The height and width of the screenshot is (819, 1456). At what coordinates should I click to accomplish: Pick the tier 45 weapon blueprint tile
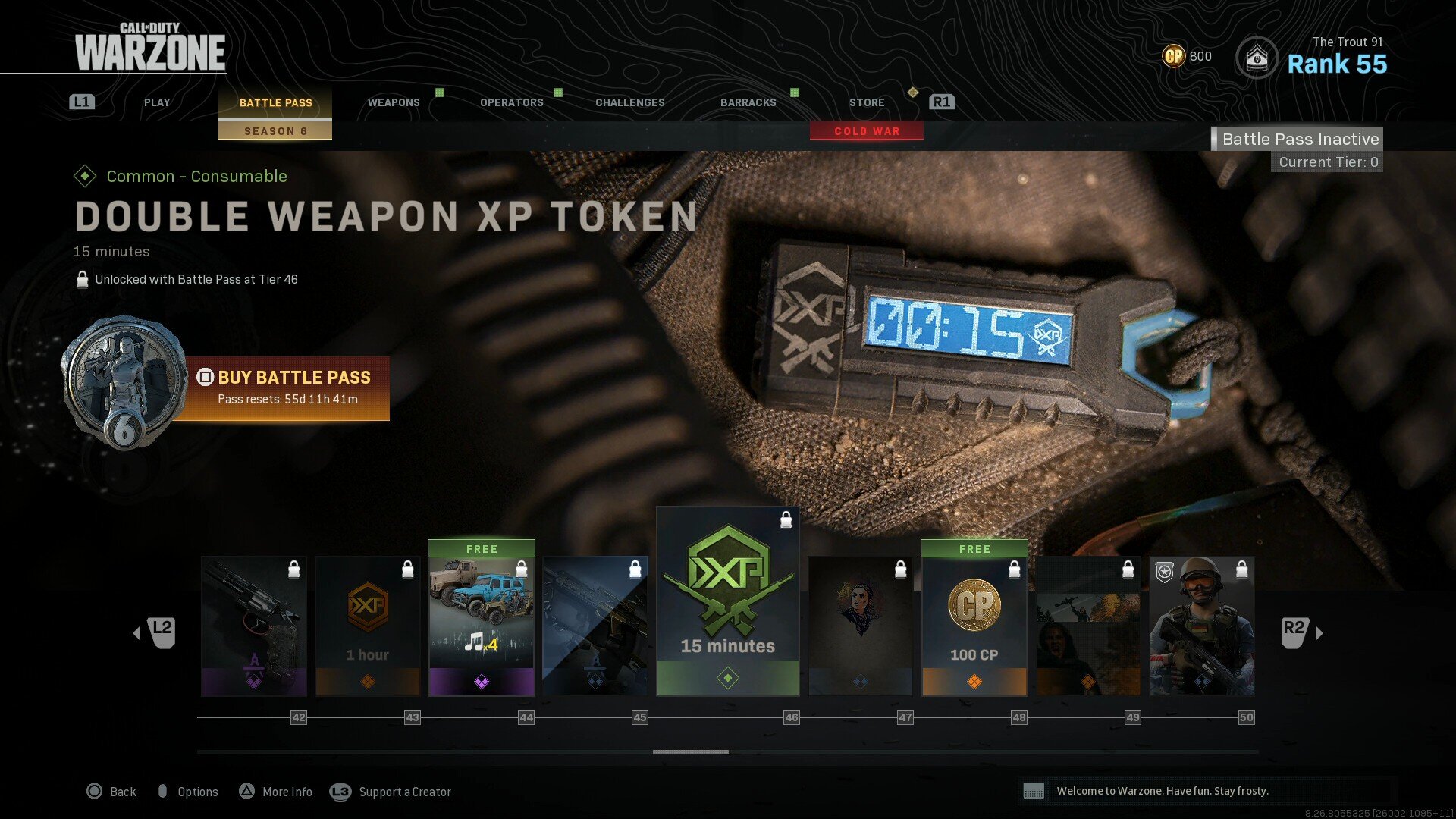tap(595, 626)
